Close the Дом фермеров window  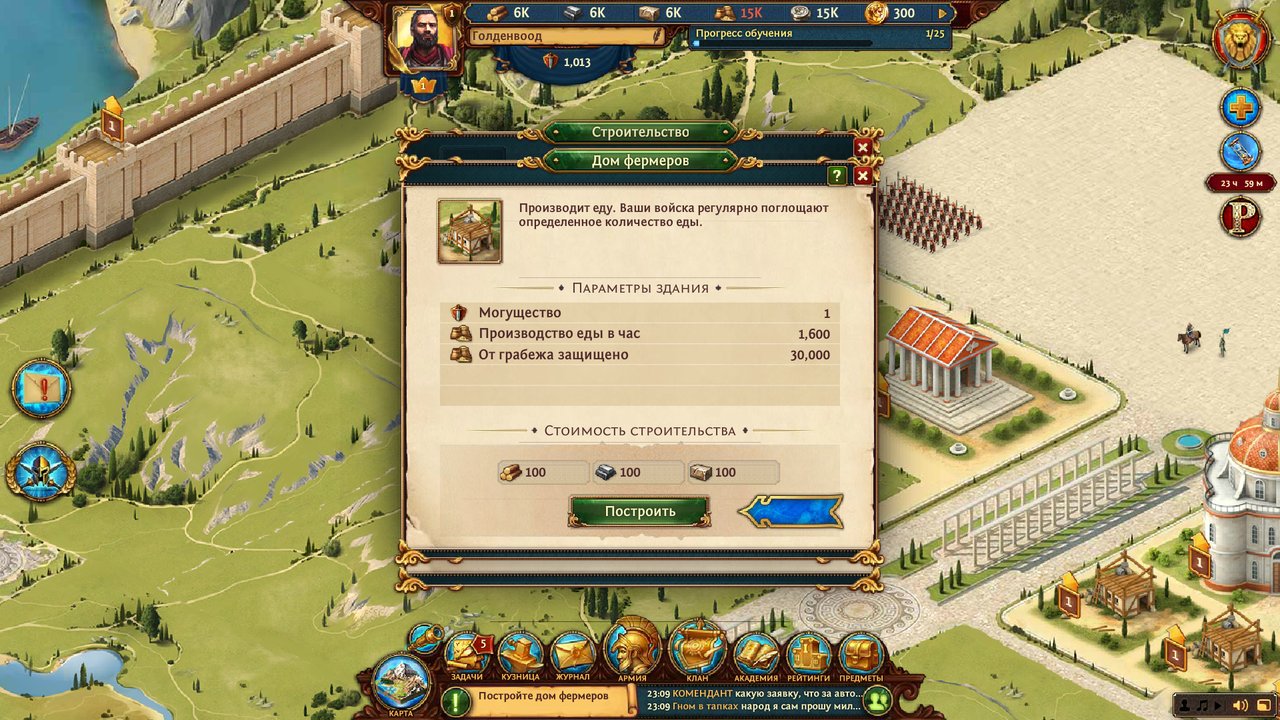[x=862, y=175]
